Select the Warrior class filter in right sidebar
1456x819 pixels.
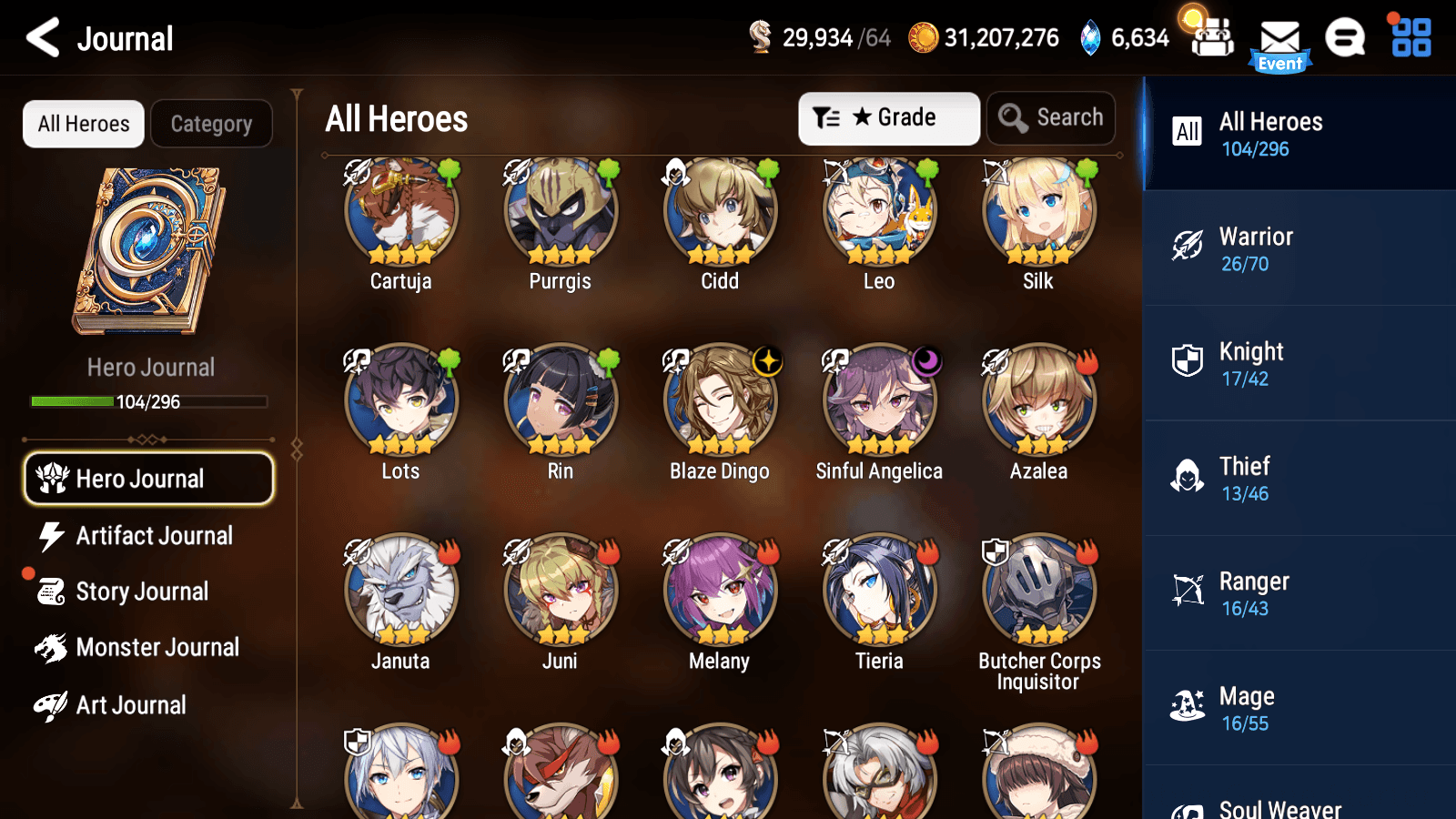point(1298,249)
